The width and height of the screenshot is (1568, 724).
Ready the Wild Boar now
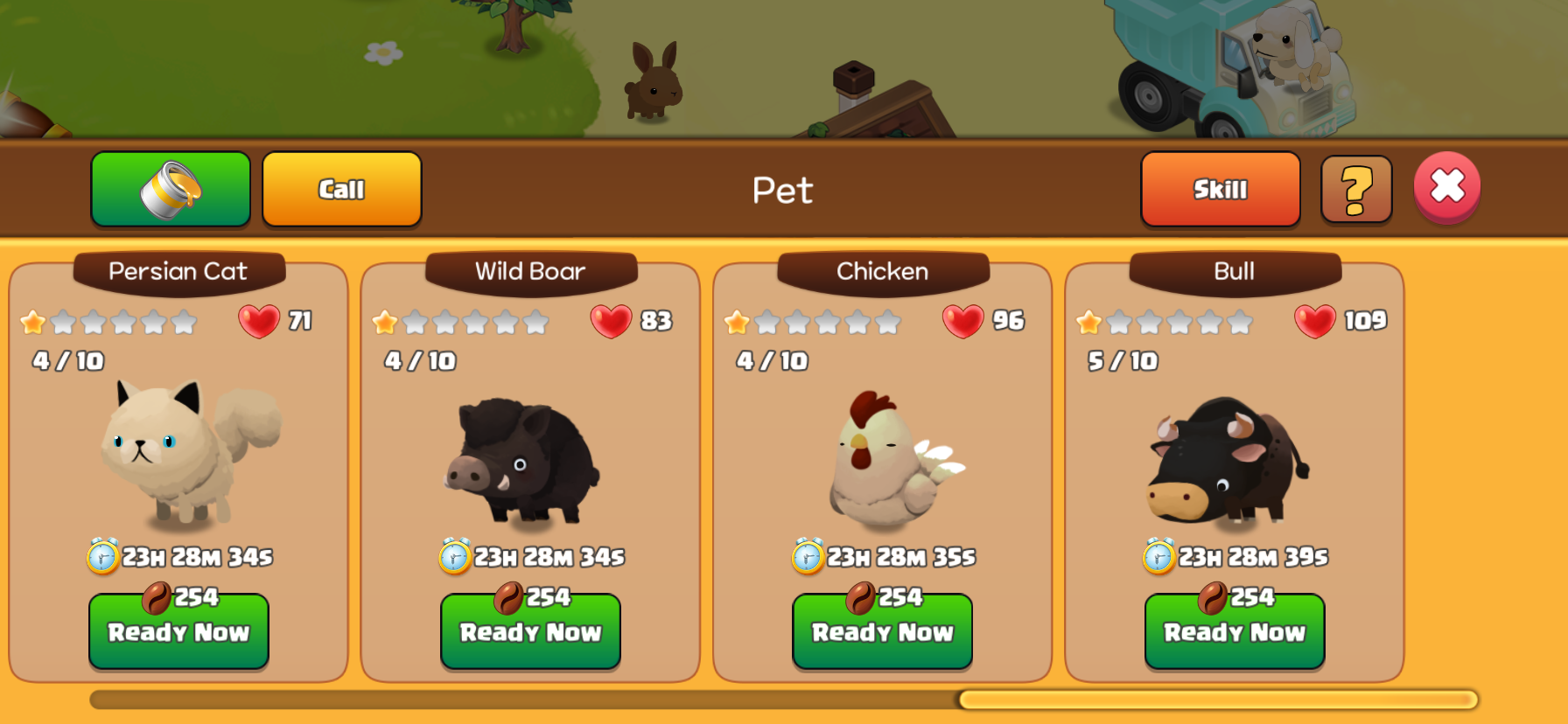tap(530, 631)
